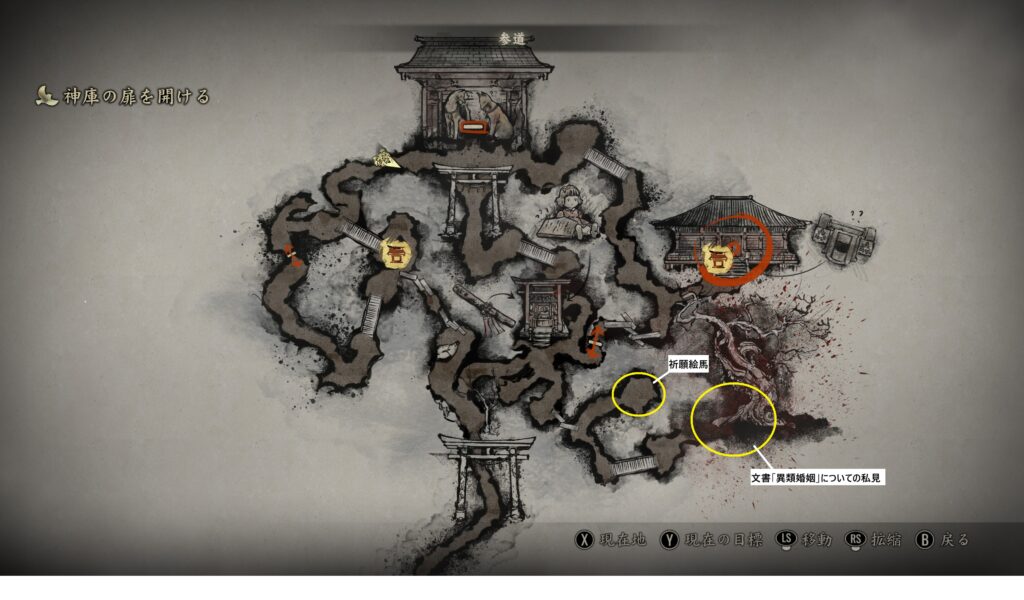Select the 祈願絵馬 label
The width and height of the screenshot is (1024, 600).
688,366
